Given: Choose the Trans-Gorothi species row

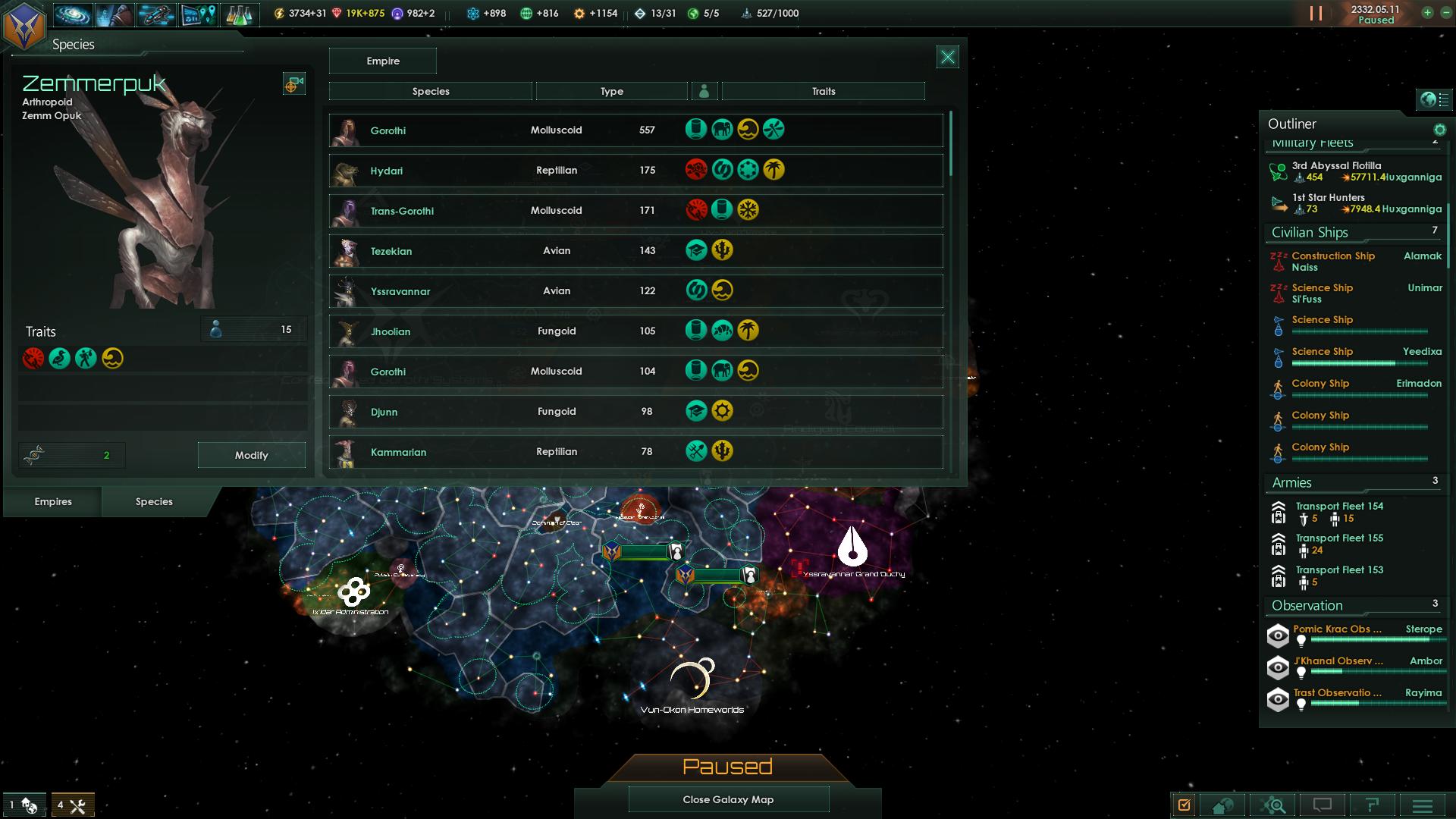Looking at the screenshot, I should tap(635, 211).
